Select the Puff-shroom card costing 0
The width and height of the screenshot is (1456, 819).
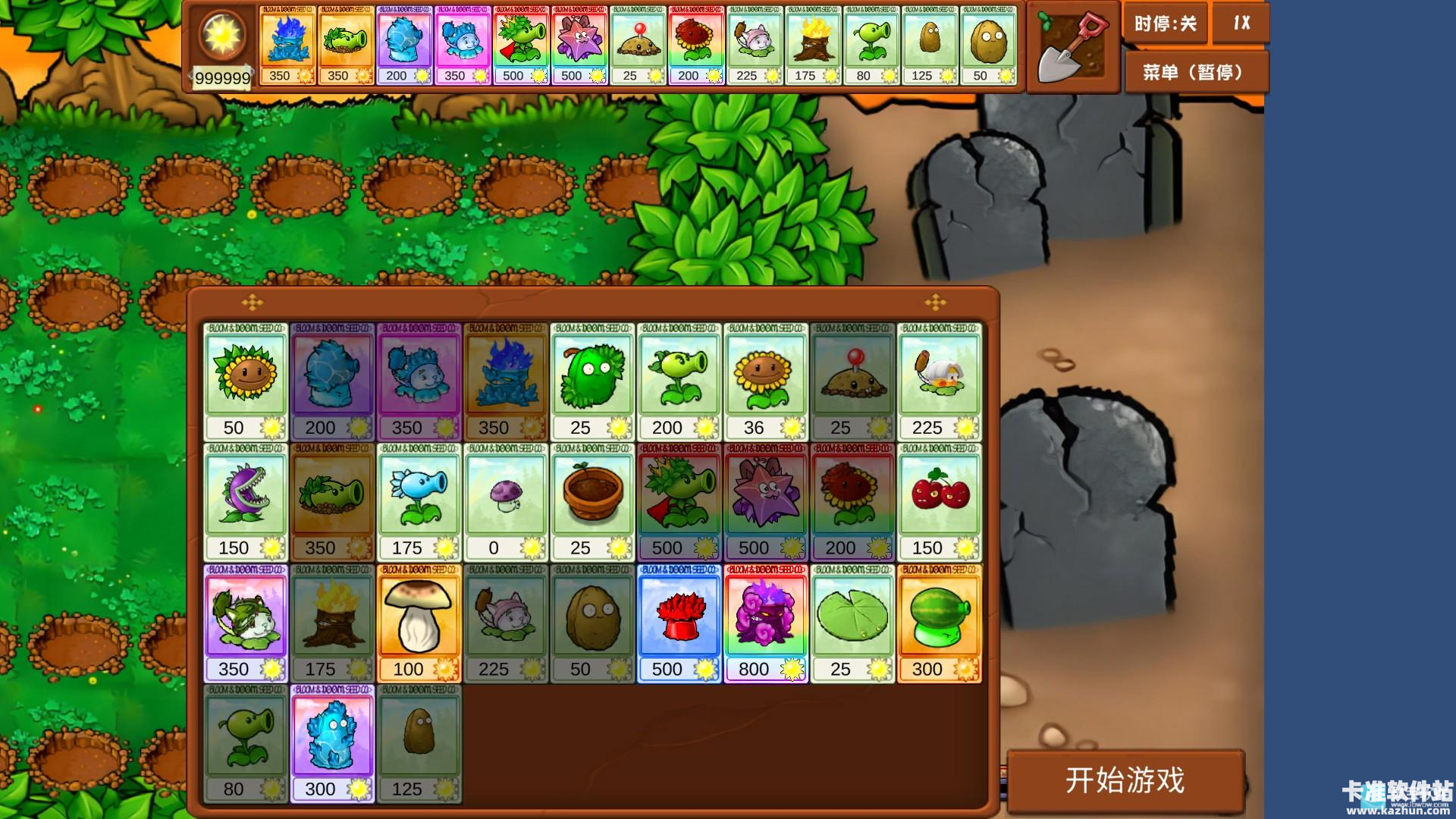point(506,497)
